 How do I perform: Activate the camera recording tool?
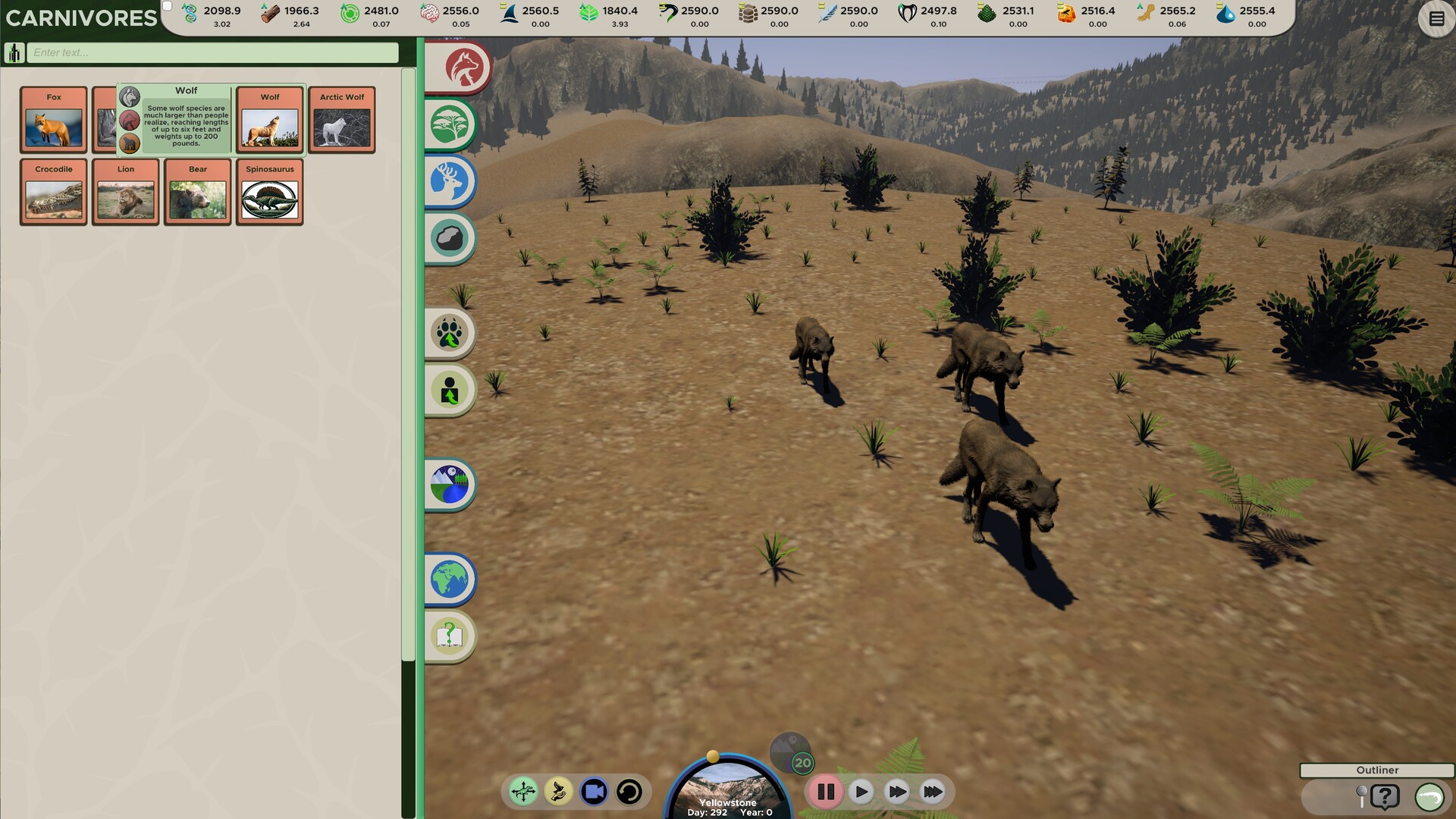tap(594, 791)
